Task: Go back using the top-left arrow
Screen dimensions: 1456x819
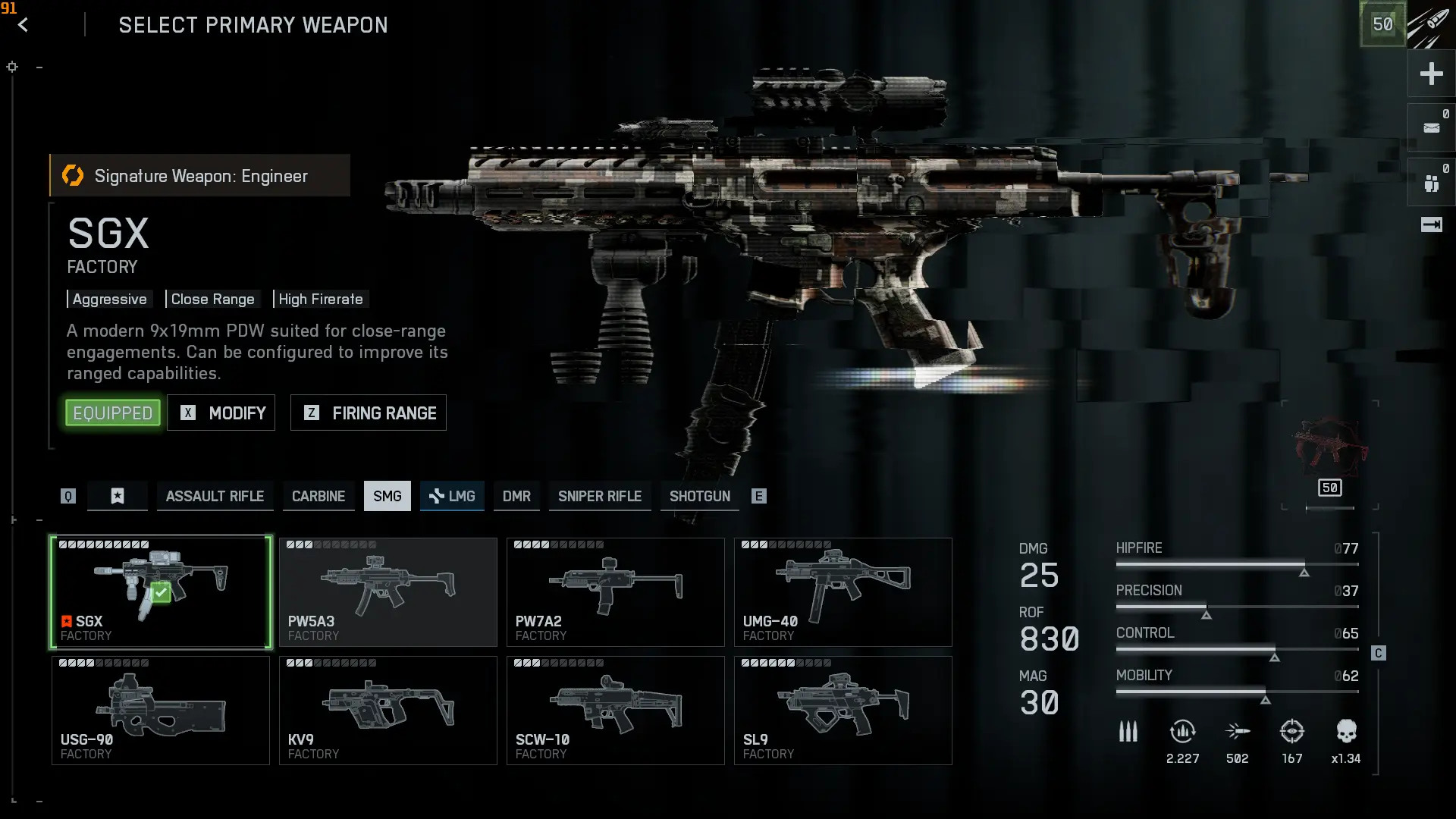Action: [x=23, y=25]
